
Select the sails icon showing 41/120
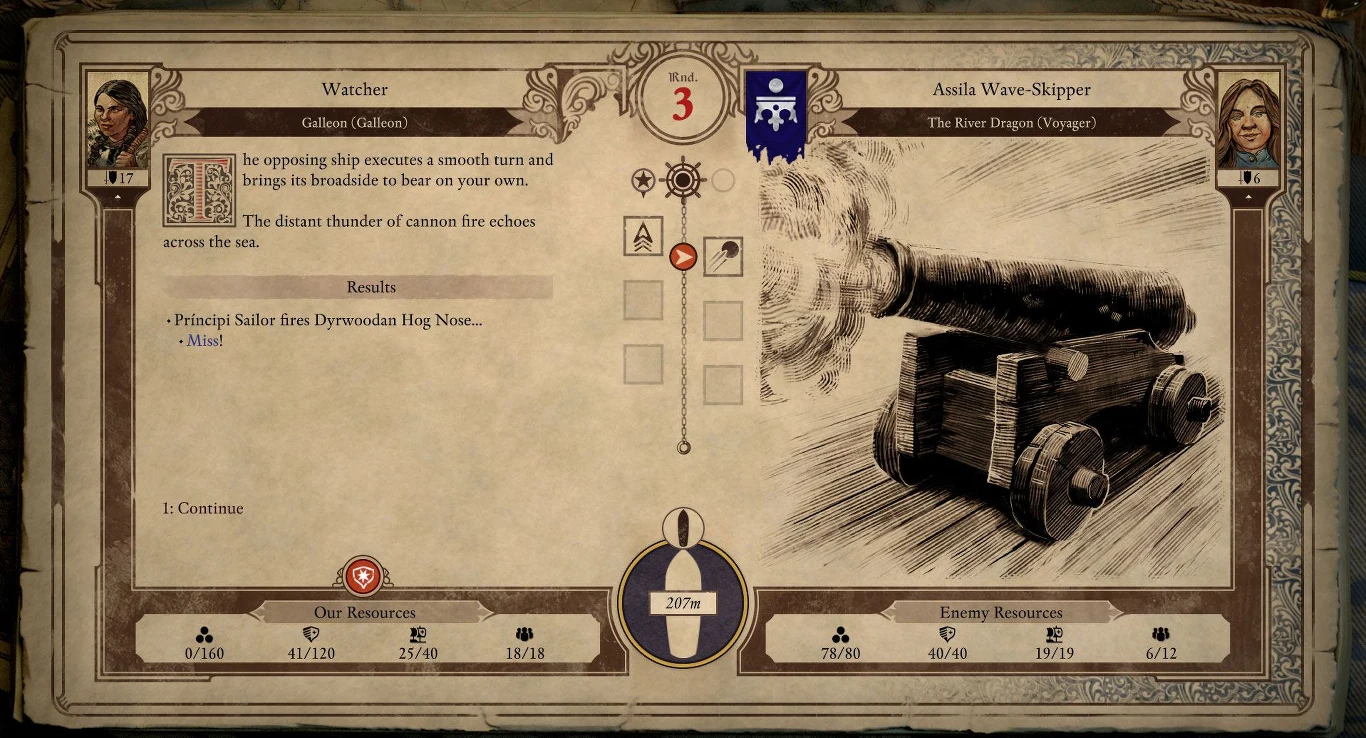(310, 634)
